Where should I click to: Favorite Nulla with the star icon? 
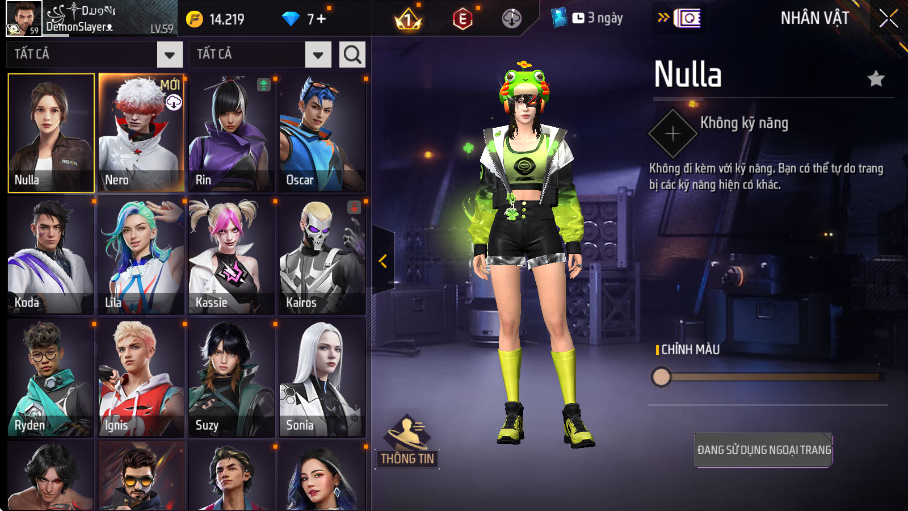tap(876, 79)
